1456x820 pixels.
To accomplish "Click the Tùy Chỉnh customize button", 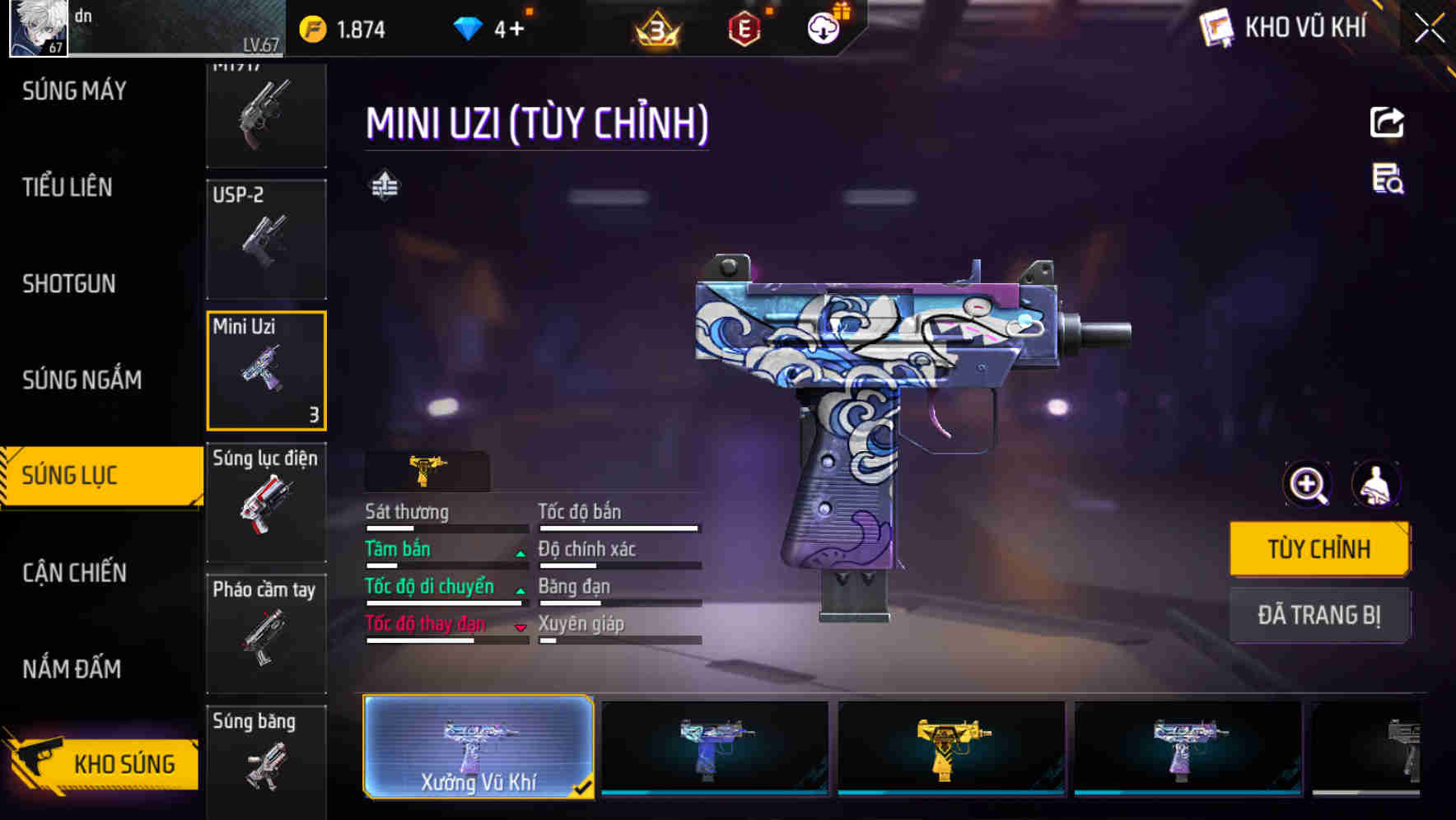I will pyautogui.click(x=1318, y=549).
